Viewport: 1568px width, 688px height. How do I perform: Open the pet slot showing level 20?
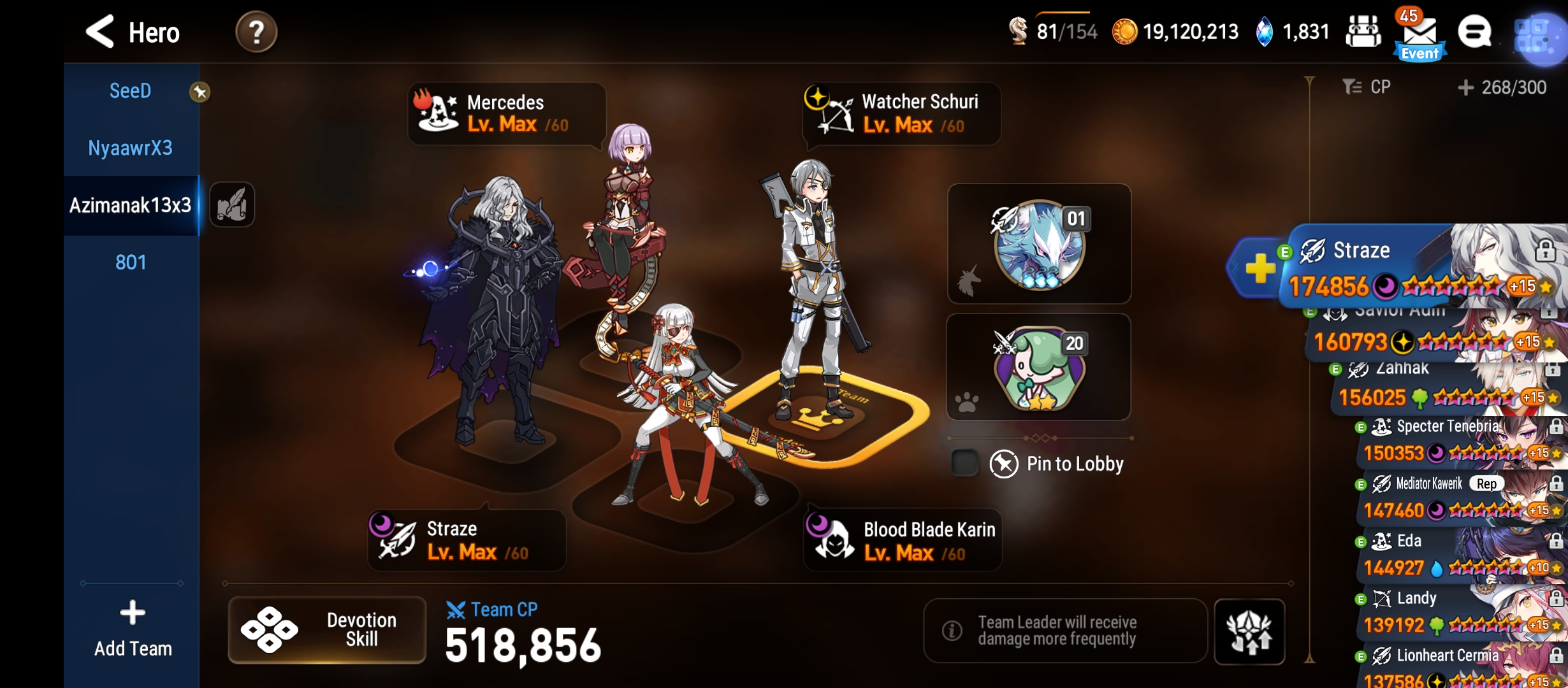coord(1039,368)
